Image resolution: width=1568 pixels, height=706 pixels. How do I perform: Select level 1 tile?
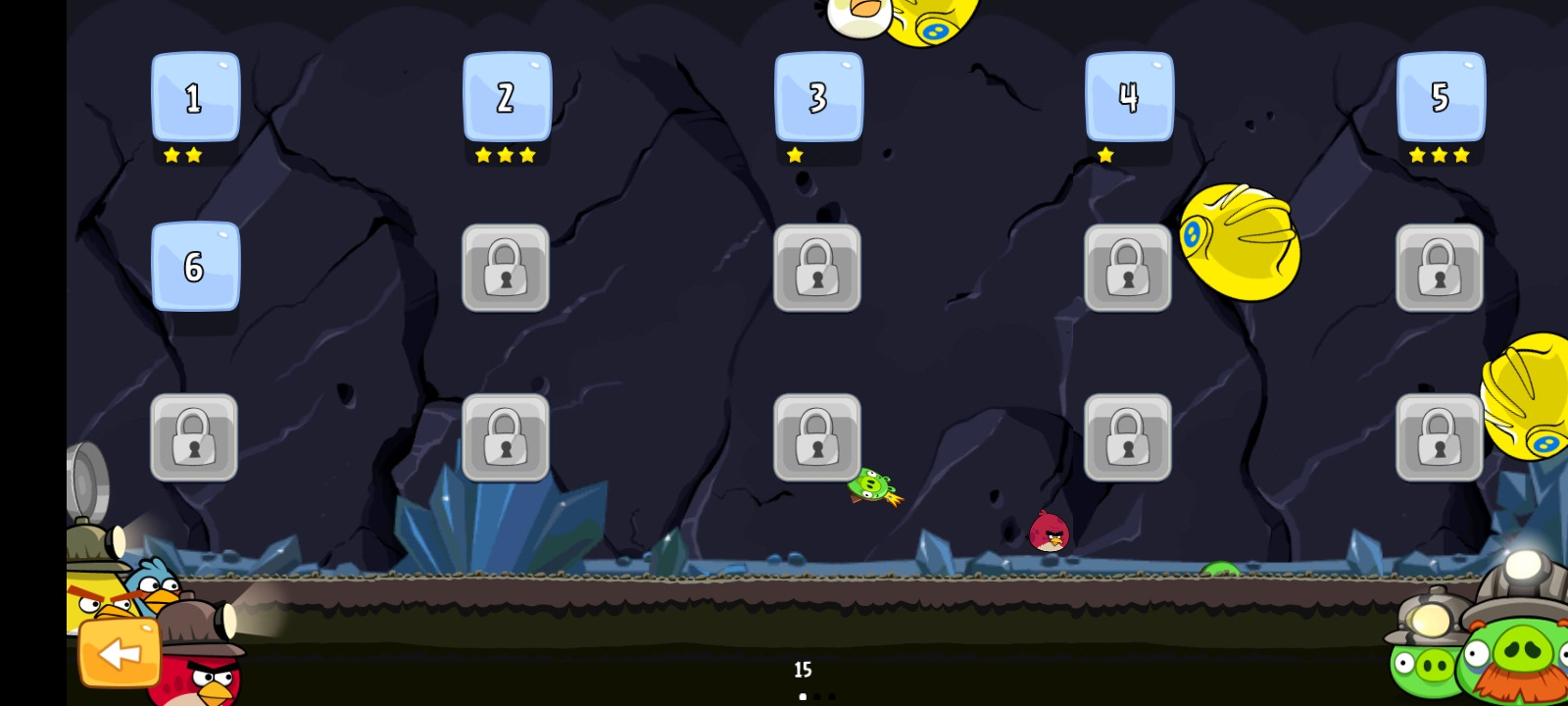pos(195,97)
